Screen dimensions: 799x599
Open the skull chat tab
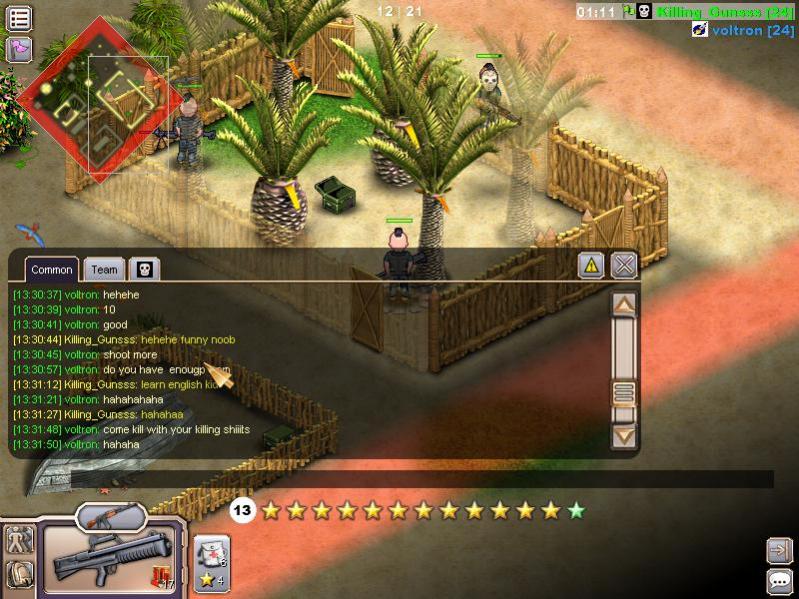tap(143, 269)
